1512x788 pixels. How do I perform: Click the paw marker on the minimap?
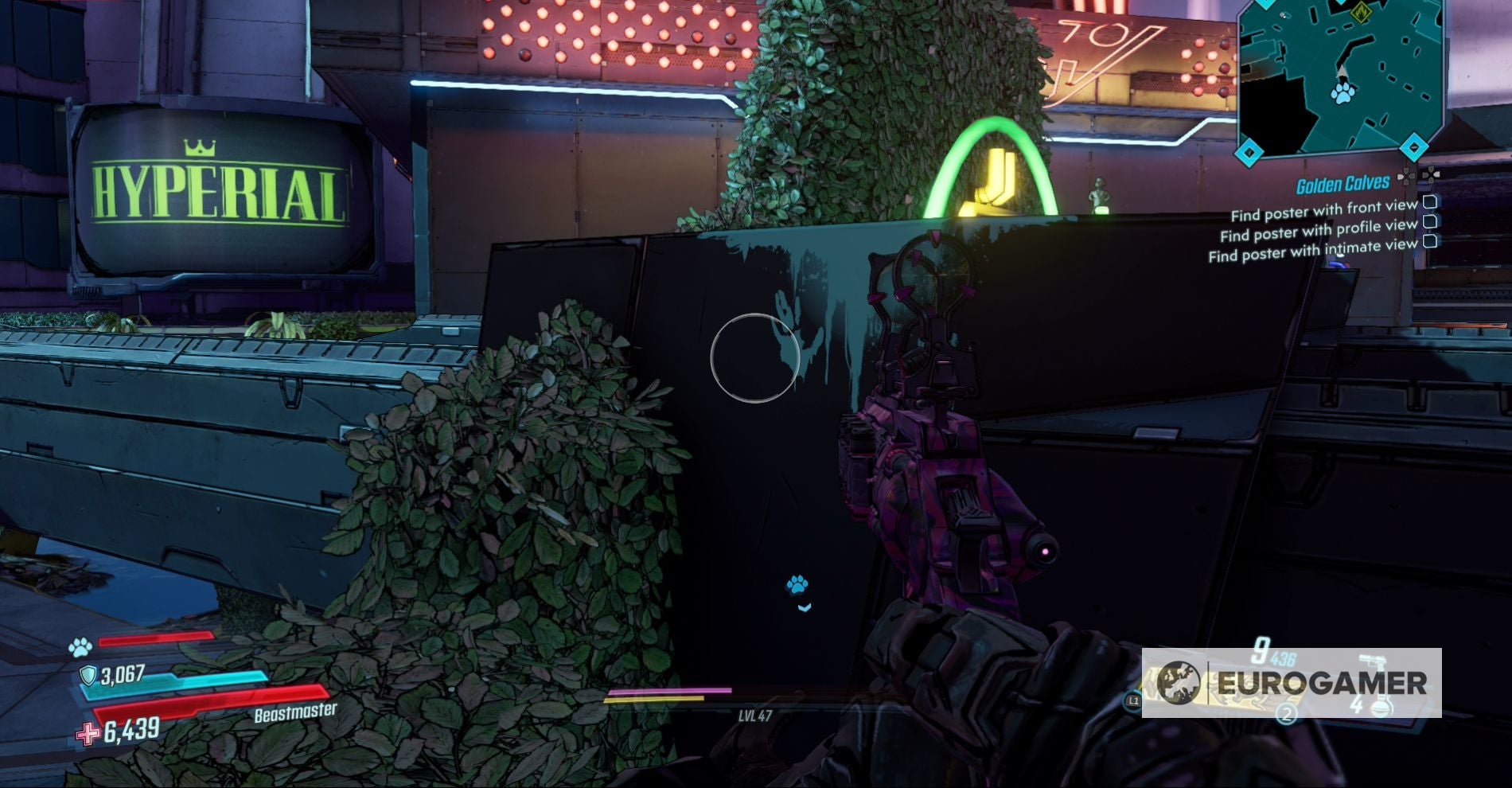click(1342, 93)
